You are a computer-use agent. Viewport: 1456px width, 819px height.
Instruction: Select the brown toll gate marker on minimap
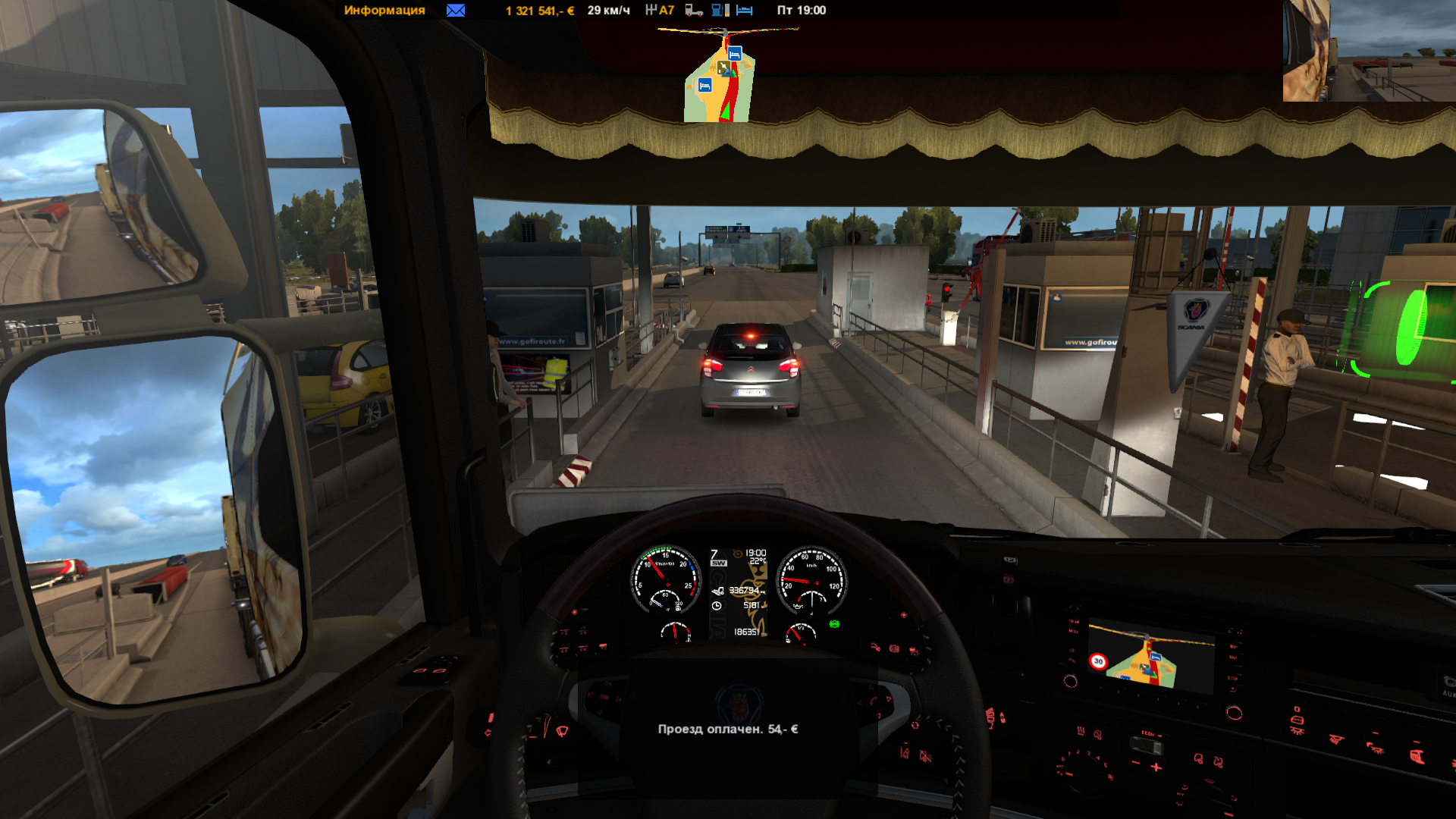724,68
